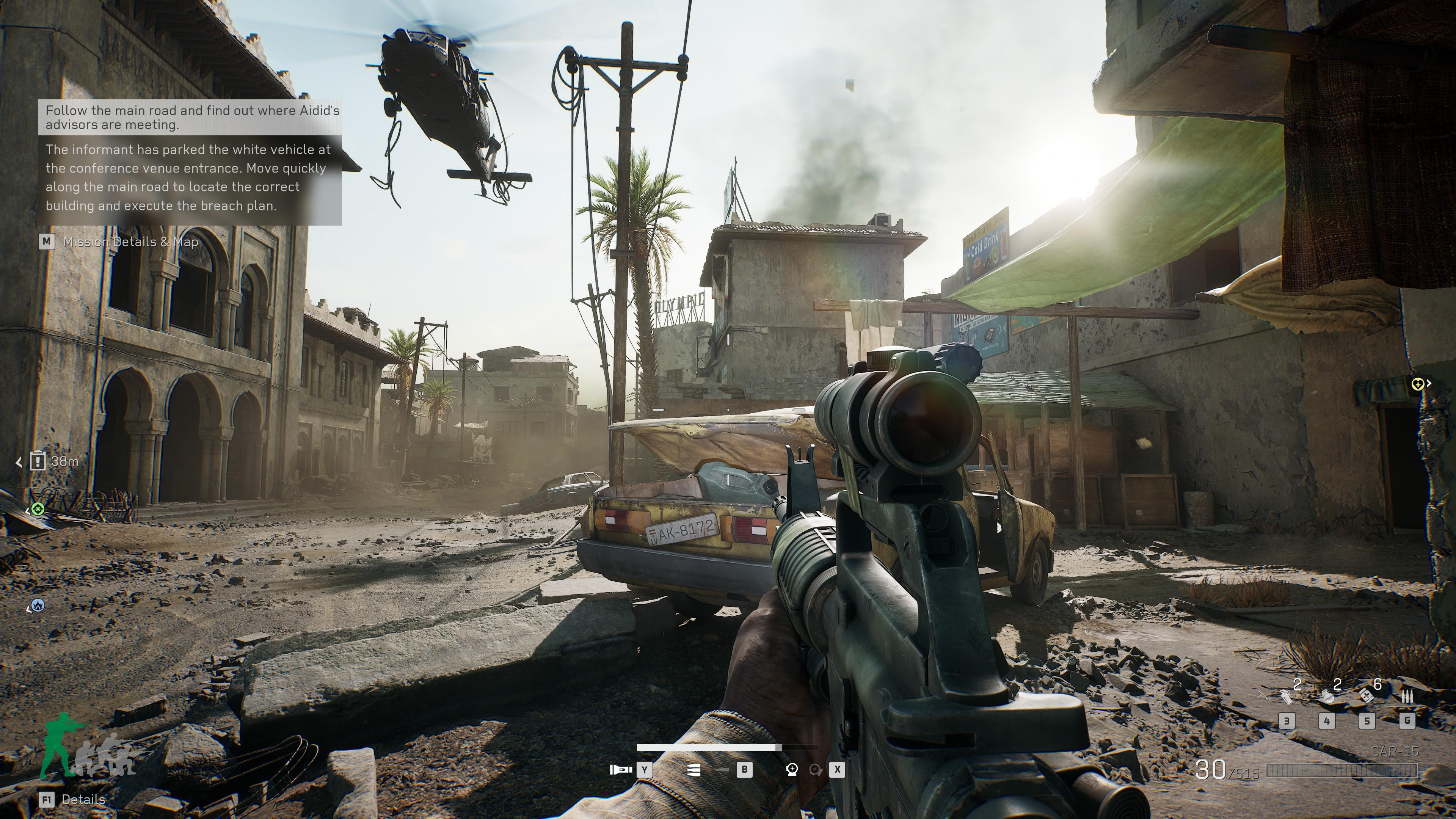Click the yellow offscreen marker at right edge
Viewport: 1456px width, 819px height.
1418,384
